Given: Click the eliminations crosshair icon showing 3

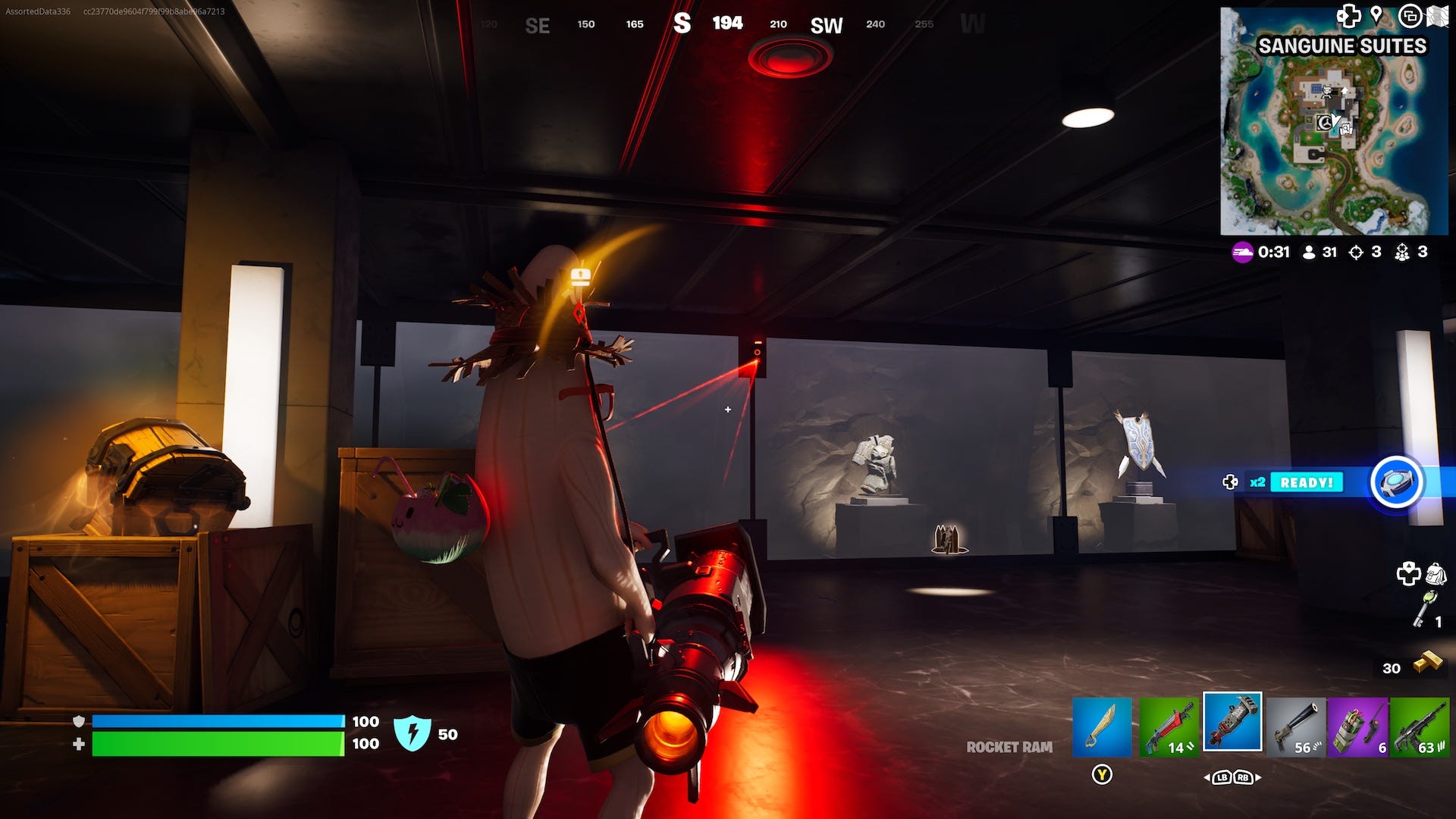Looking at the screenshot, I should pos(1354,253).
